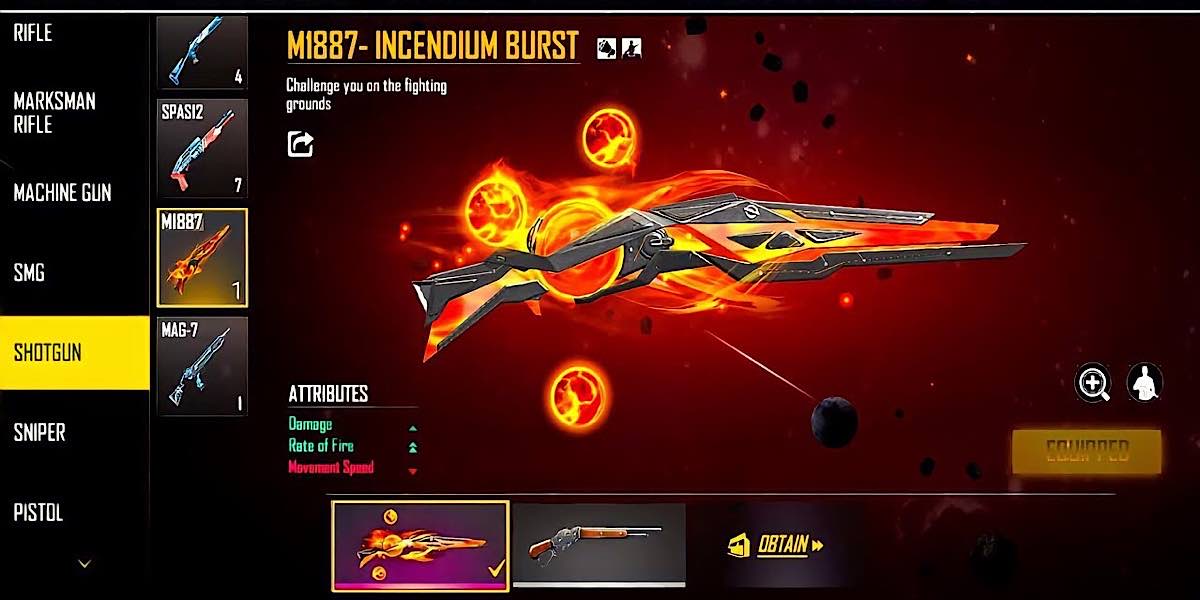Screen dimensions: 1200x600
Task: Click the Equipped button
Action: pos(1086,452)
